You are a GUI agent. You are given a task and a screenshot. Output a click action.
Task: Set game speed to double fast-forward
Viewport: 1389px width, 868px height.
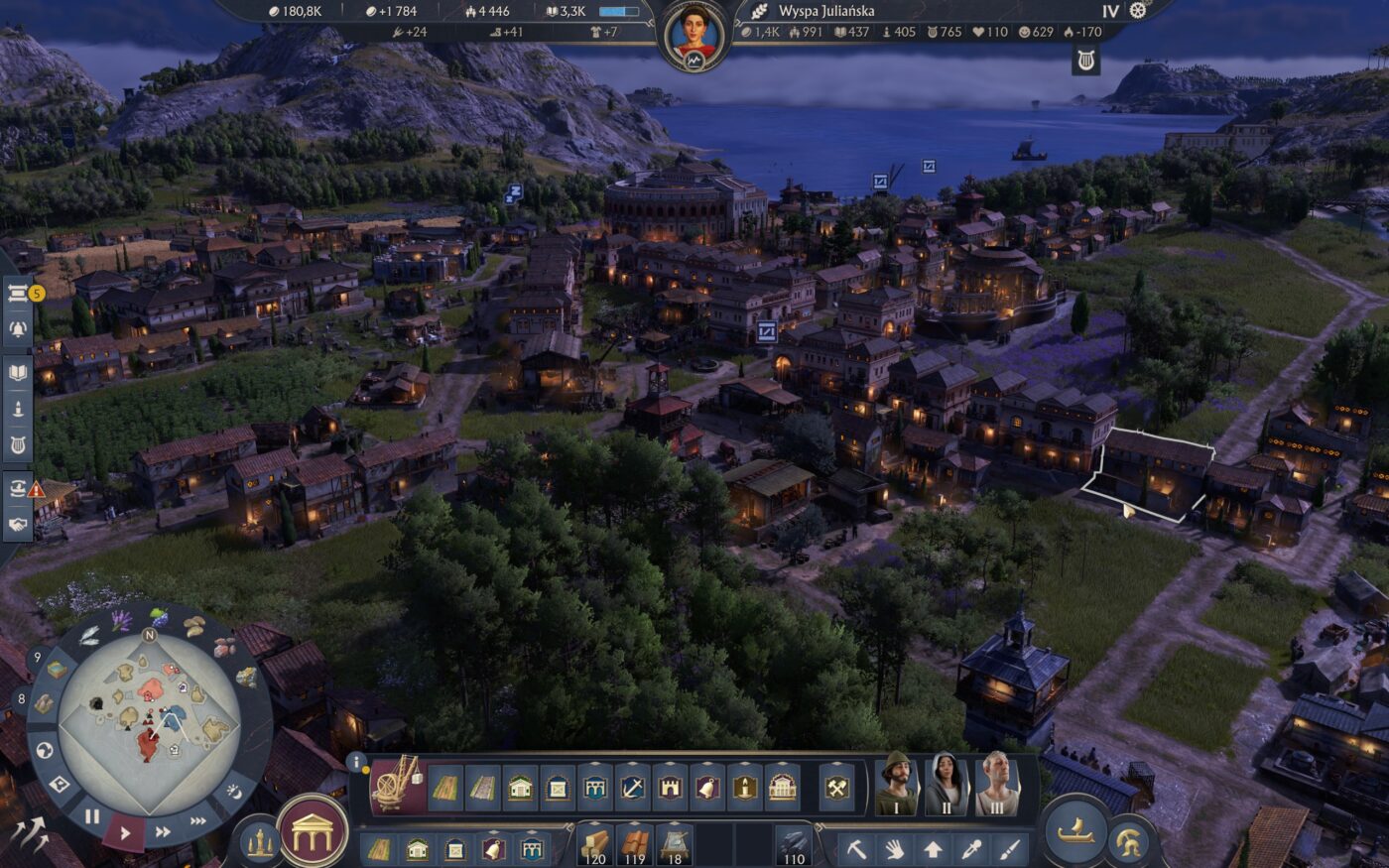(x=164, y=831)
